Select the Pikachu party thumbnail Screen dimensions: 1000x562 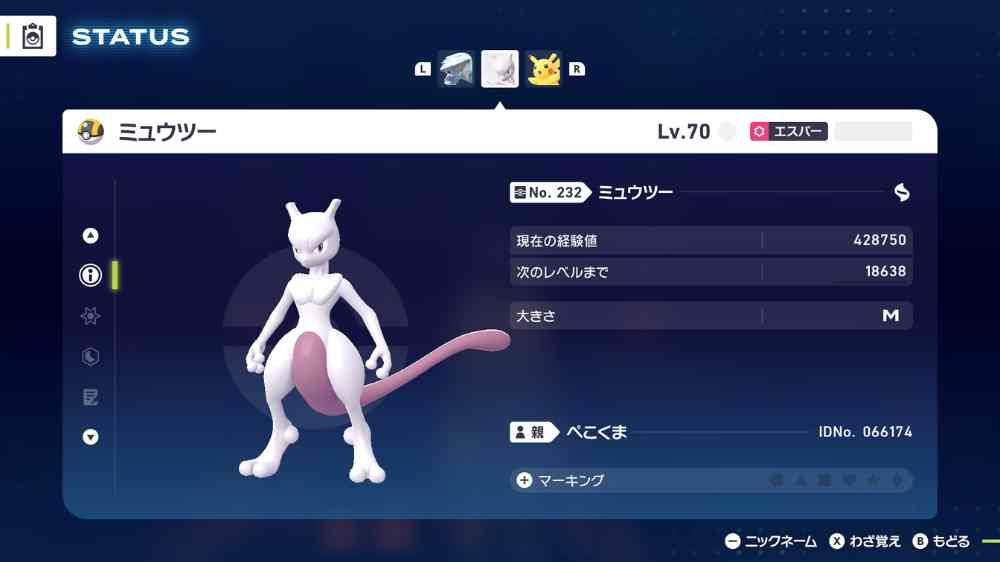pyautogui.click(x=544, y=69)
